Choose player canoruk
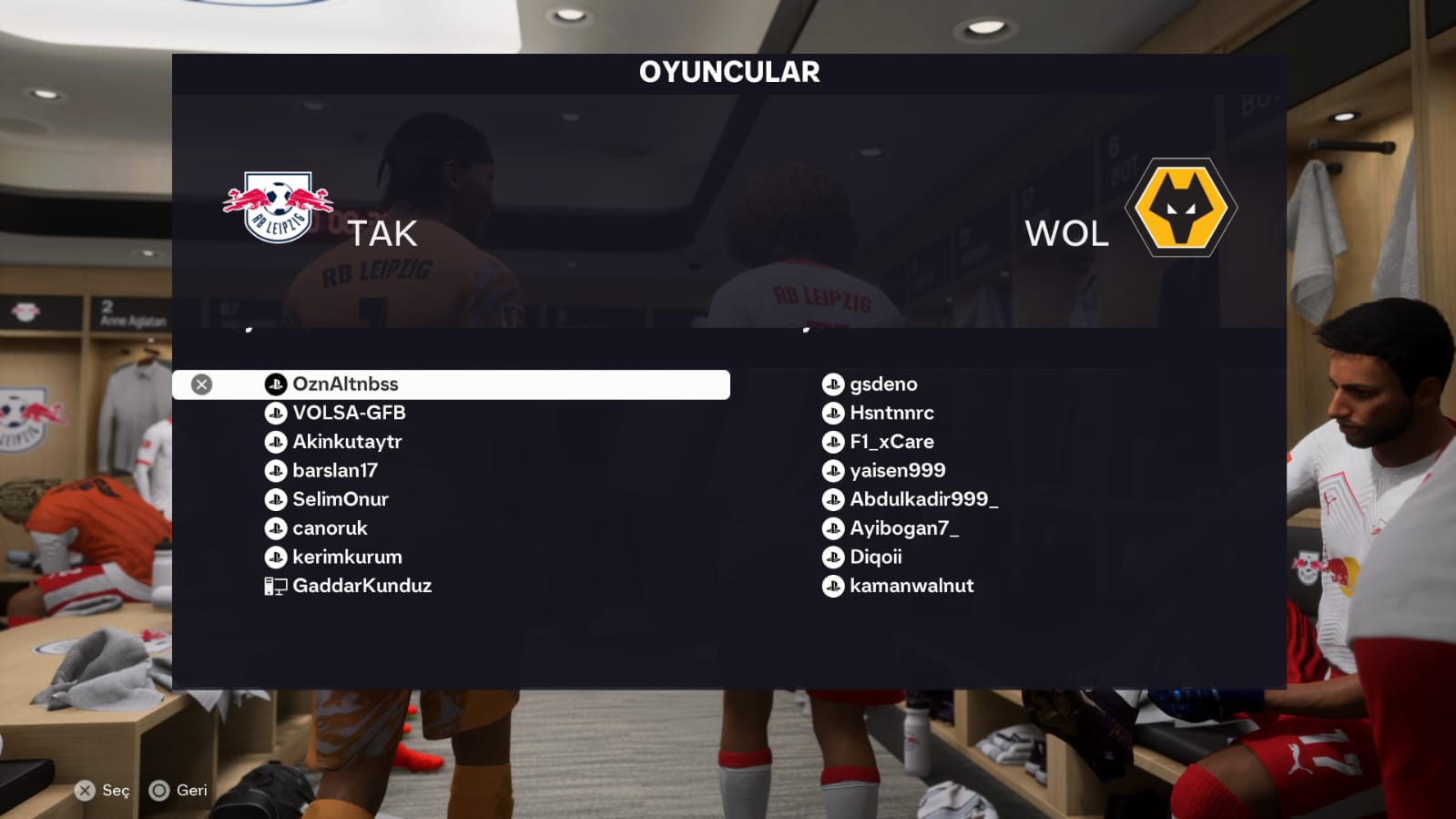The height and width of the screenshot is (819, 1456). coord(330,528)
